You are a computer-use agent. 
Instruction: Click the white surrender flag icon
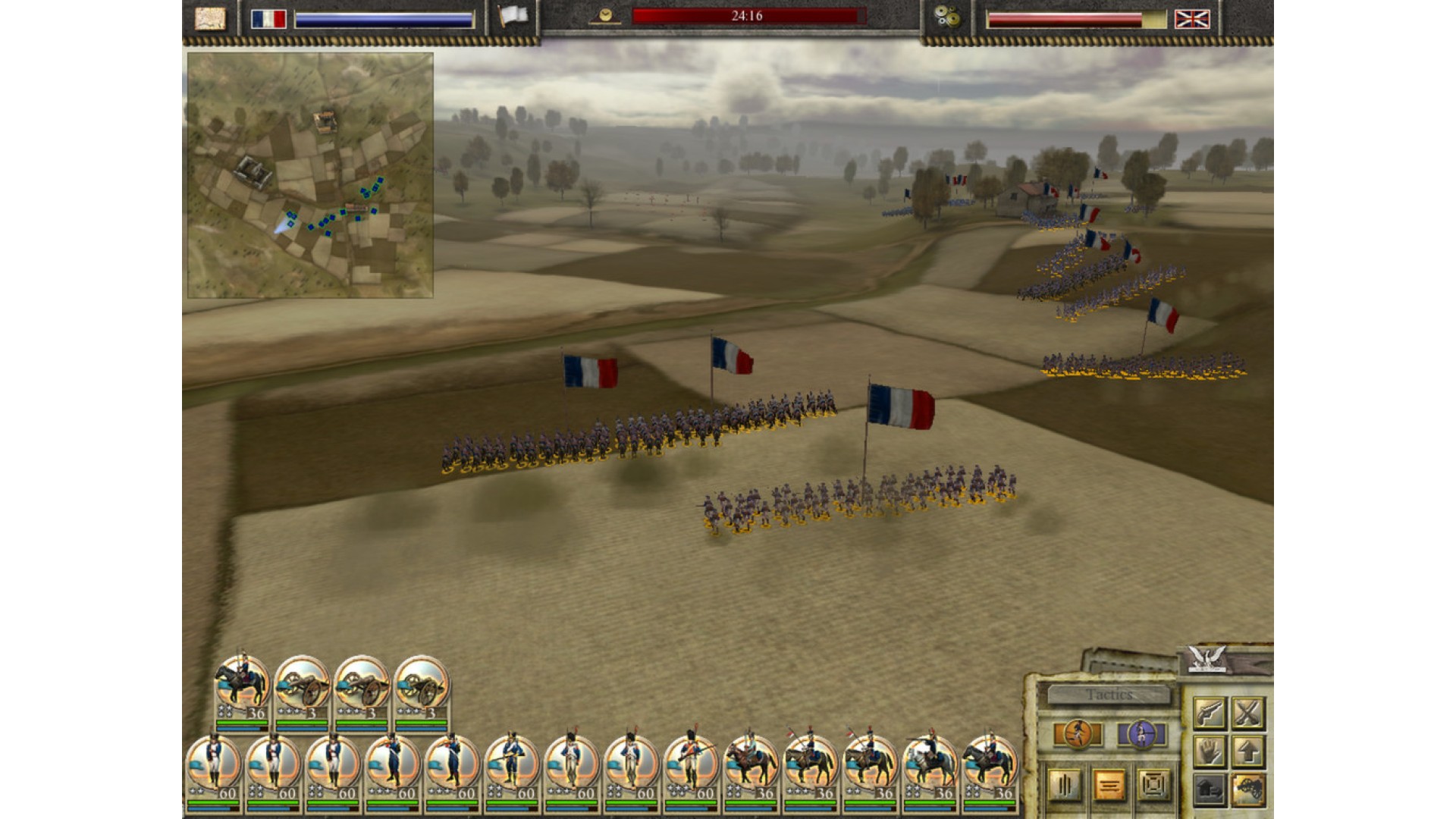(x=513, y=17)
